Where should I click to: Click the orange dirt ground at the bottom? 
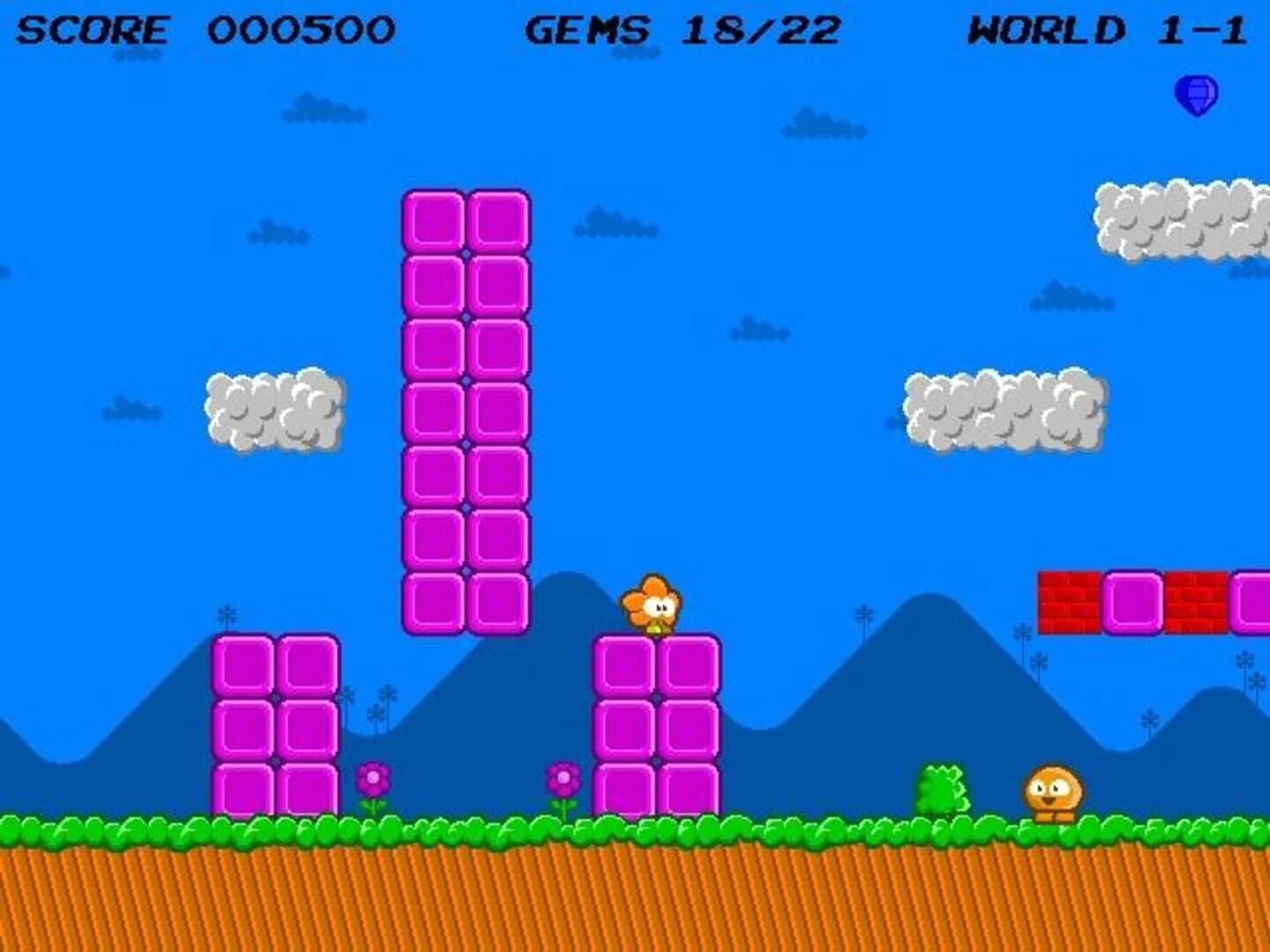click(635, 899)
